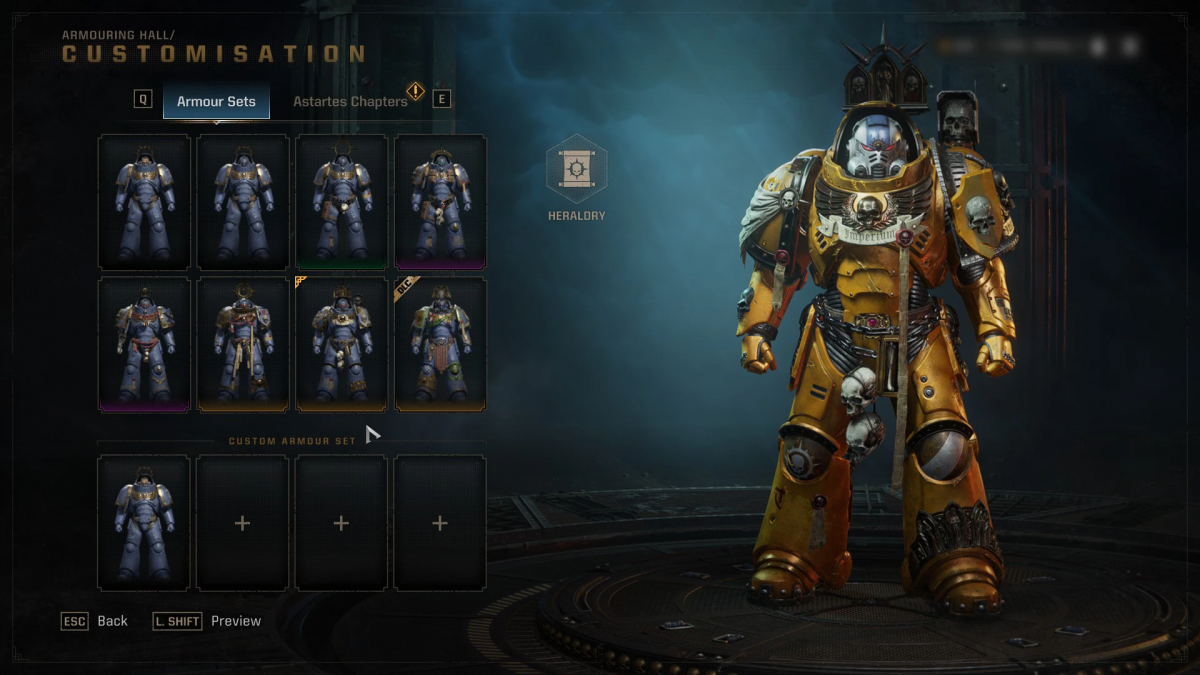
Task: Pick the armour set with red rope sashes
Action: pos(144,343)
